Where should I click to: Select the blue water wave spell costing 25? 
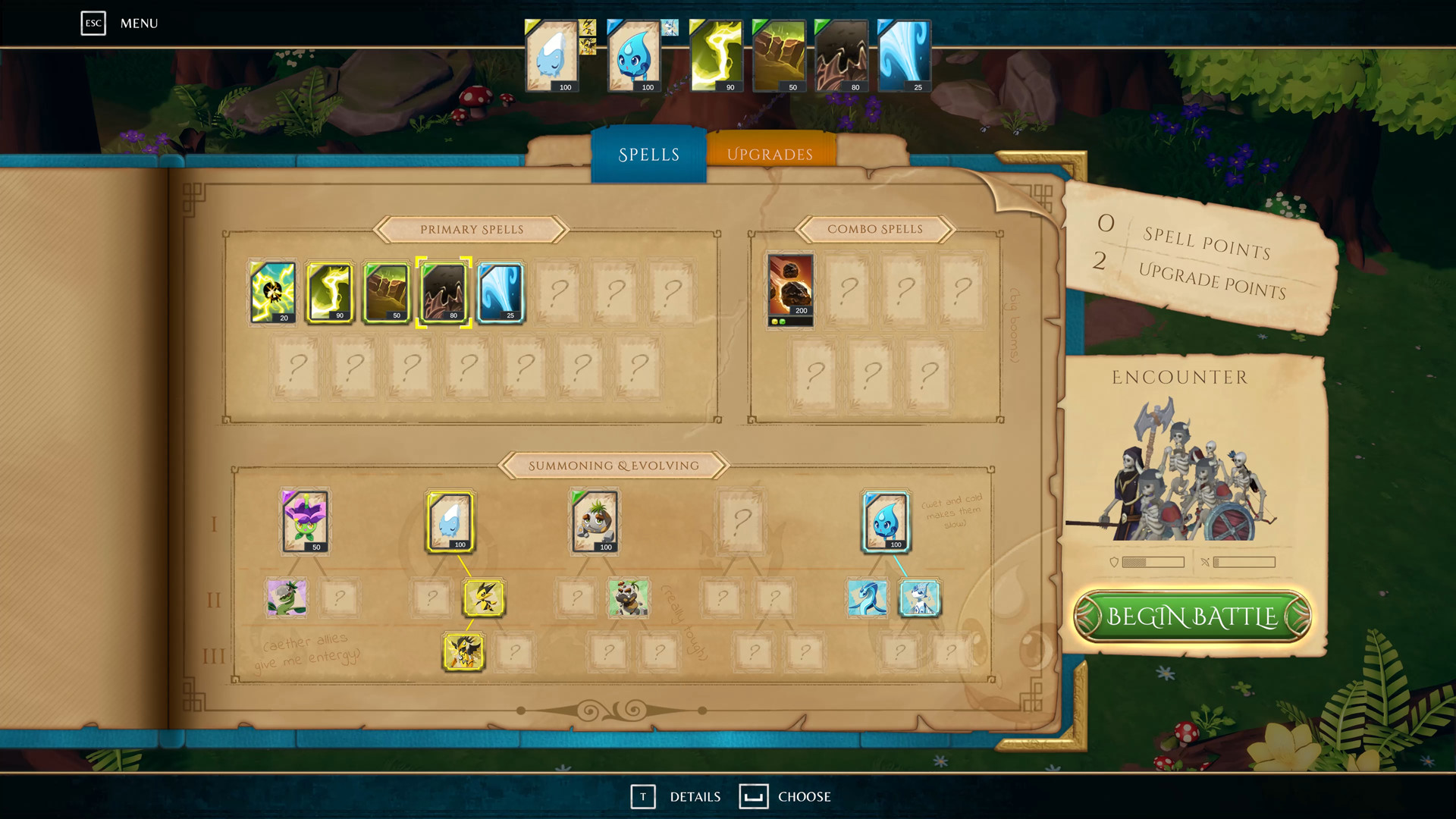click(x=501, y=293)
